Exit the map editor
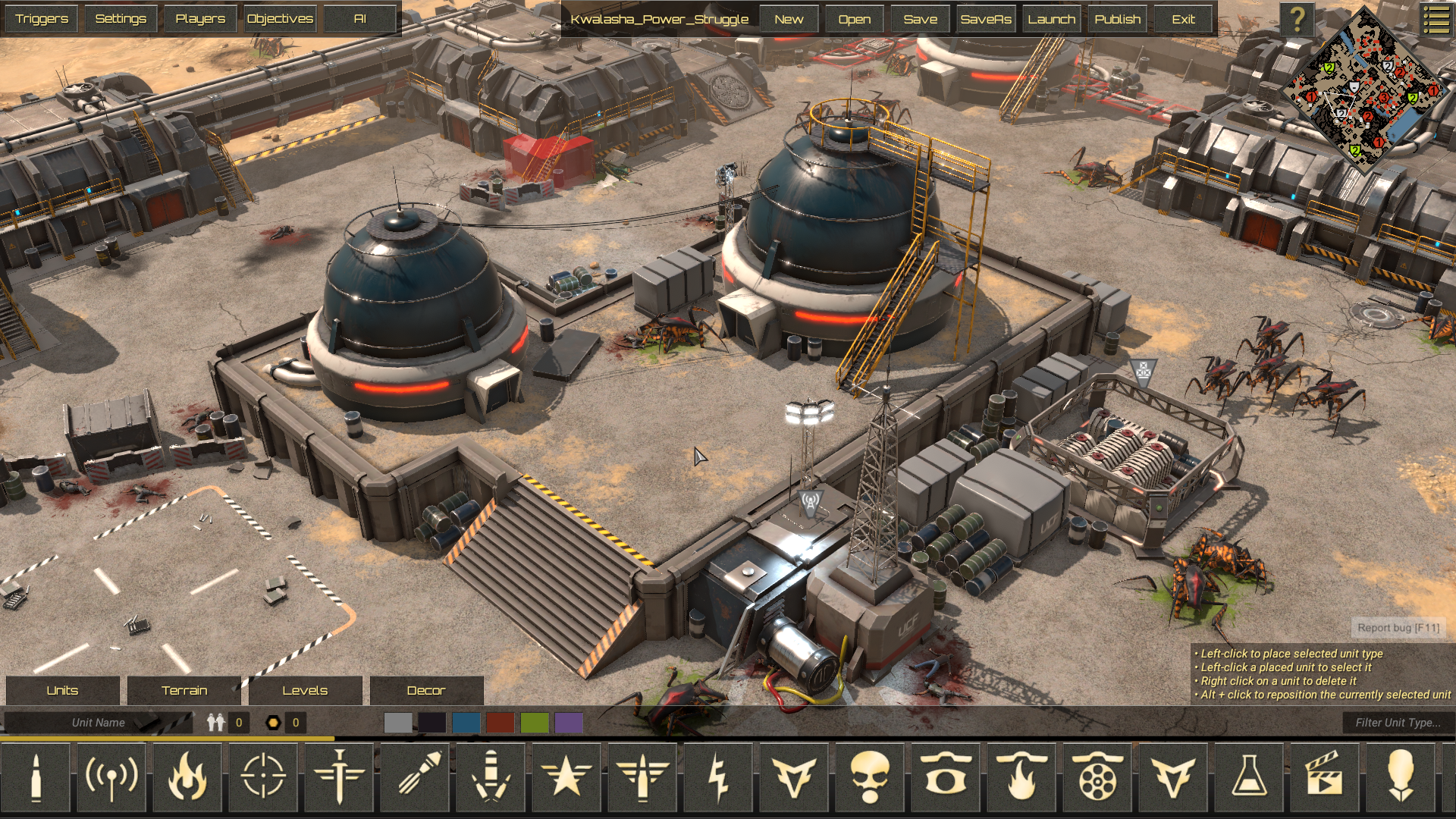This screenshot has width=1456, height=819. click(1183, 20)
